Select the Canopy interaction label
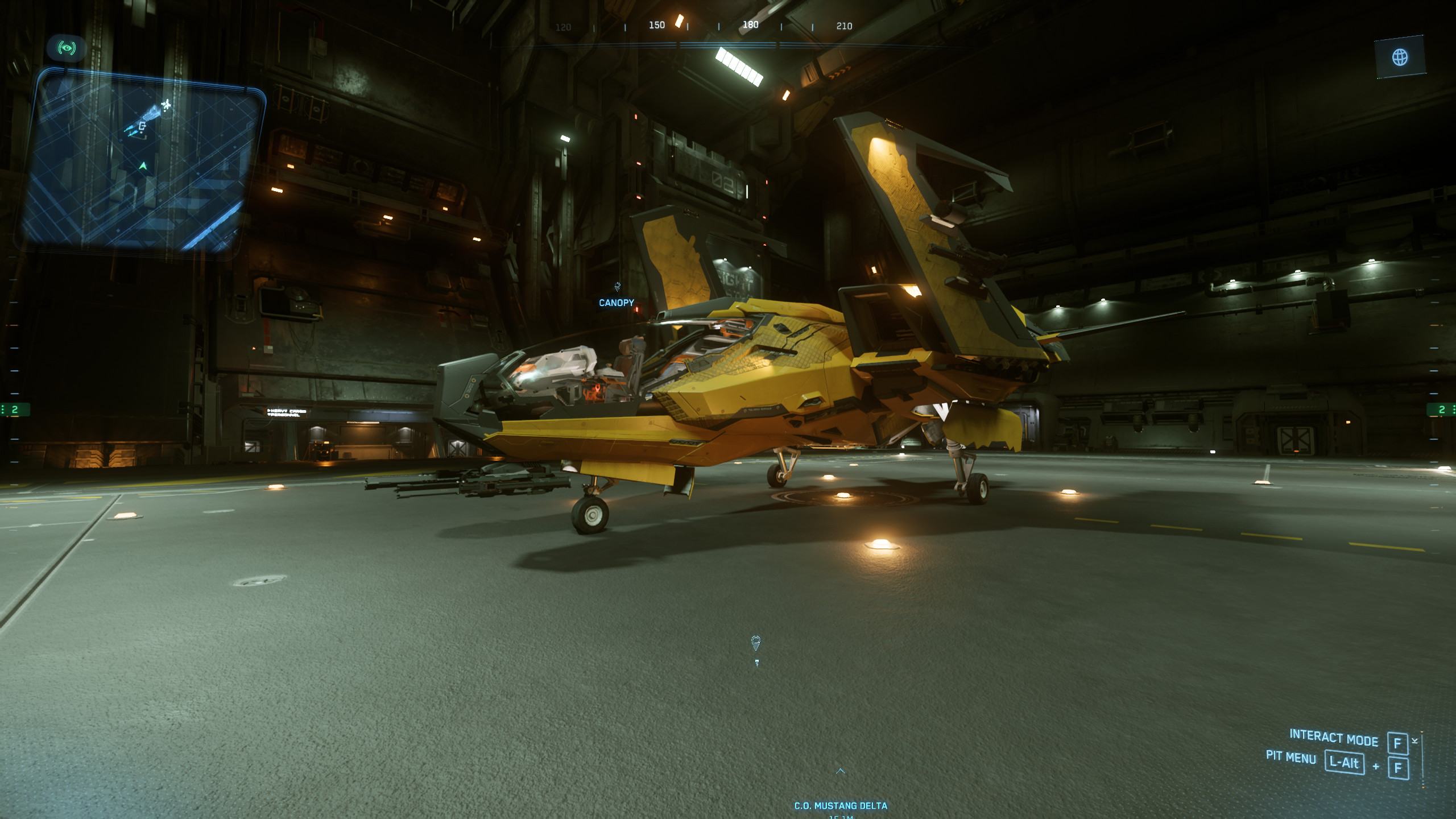The width and height of the screenshot is (1456, 819). 617,303
